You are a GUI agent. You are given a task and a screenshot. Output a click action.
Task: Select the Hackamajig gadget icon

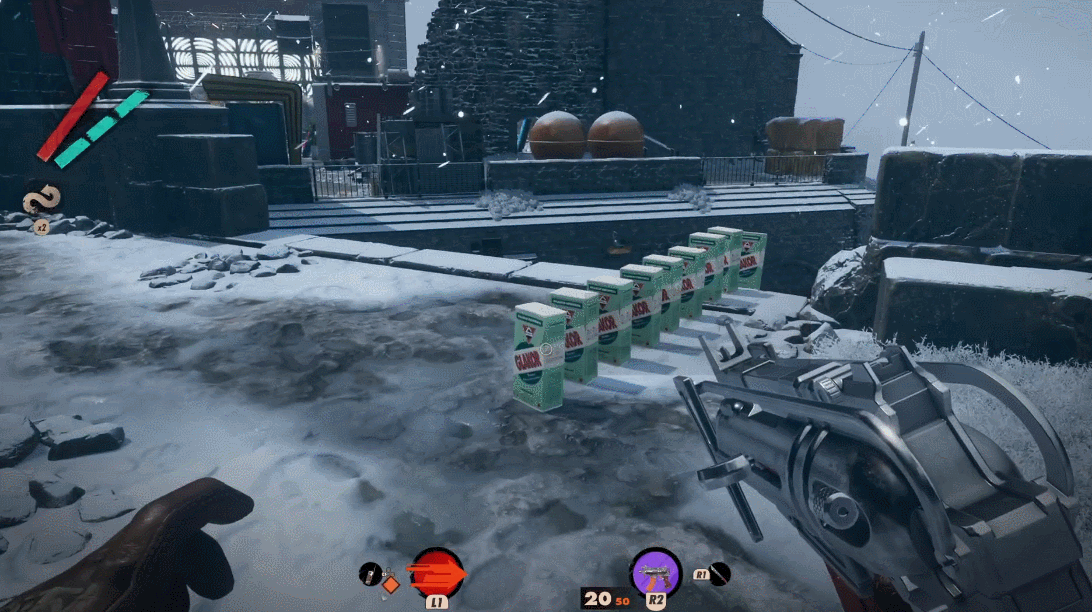click(x=369, y=573)
